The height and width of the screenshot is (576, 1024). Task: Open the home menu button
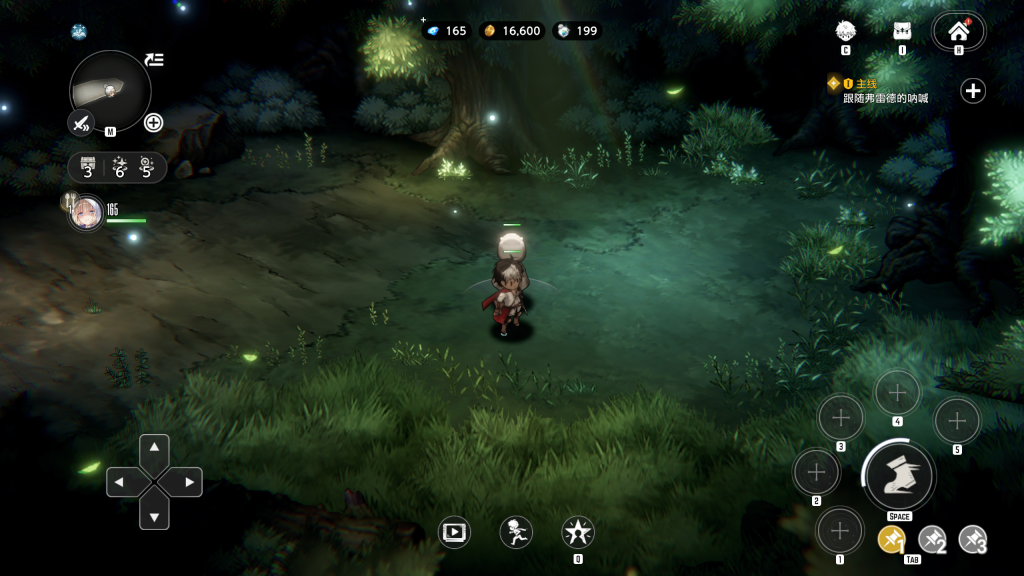958,30
